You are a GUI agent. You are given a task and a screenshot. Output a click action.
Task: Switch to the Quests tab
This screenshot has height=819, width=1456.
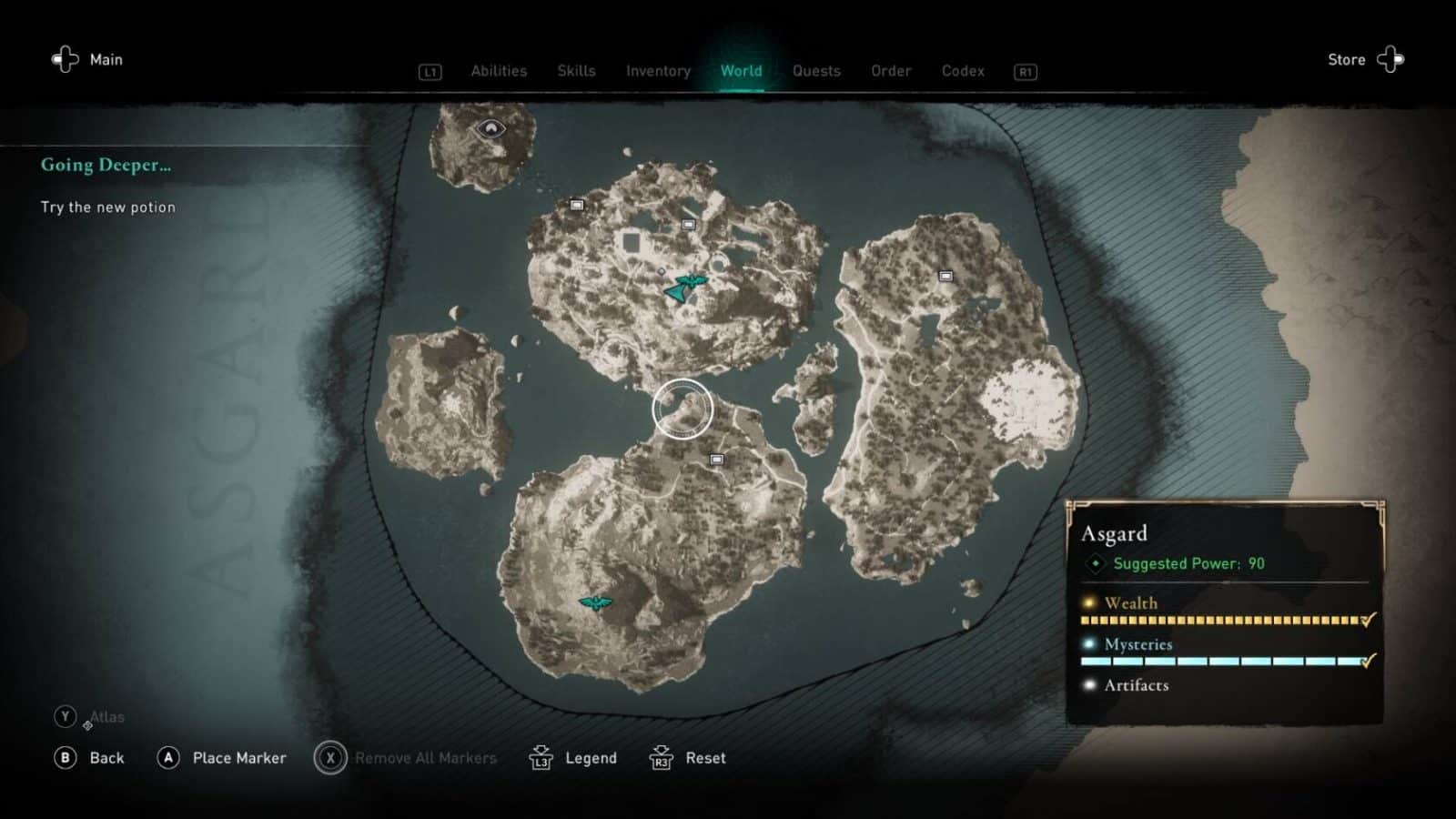(x=816, y=71)
